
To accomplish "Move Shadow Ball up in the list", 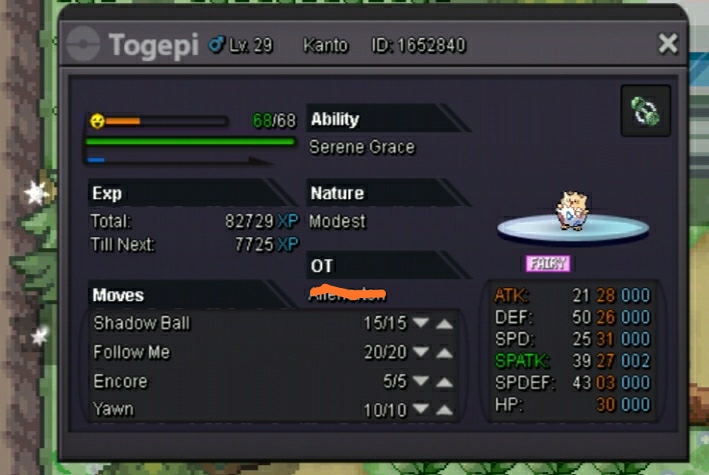I will (x=445, y=323).
